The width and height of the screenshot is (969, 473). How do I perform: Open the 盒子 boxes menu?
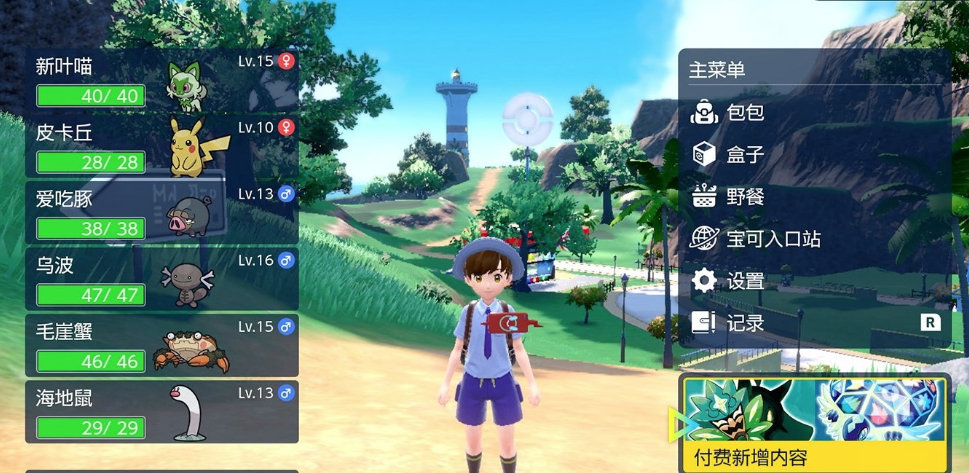[745, 155]
